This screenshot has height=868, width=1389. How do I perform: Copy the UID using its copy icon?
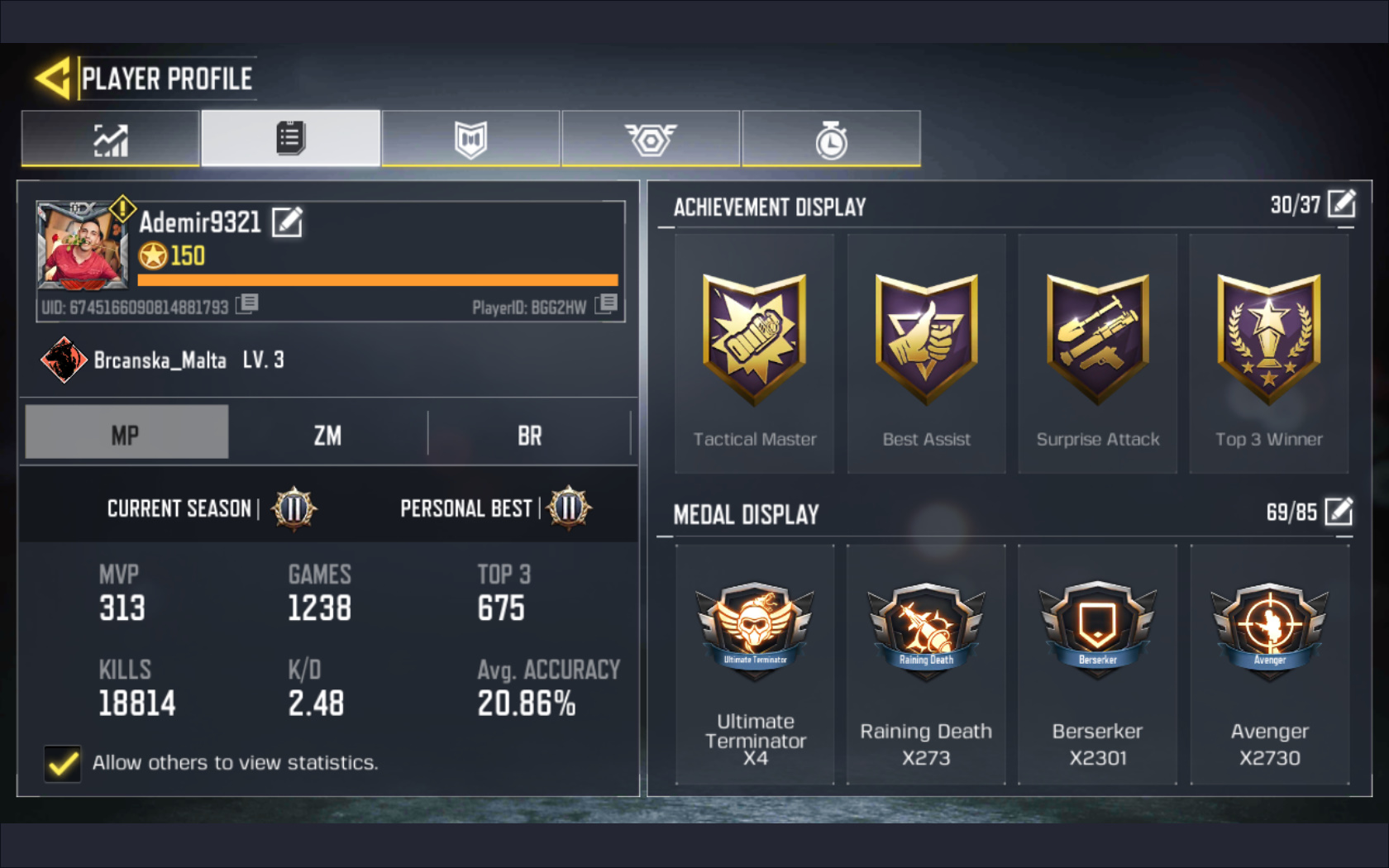pyautogui.click(x=247, y=305)
